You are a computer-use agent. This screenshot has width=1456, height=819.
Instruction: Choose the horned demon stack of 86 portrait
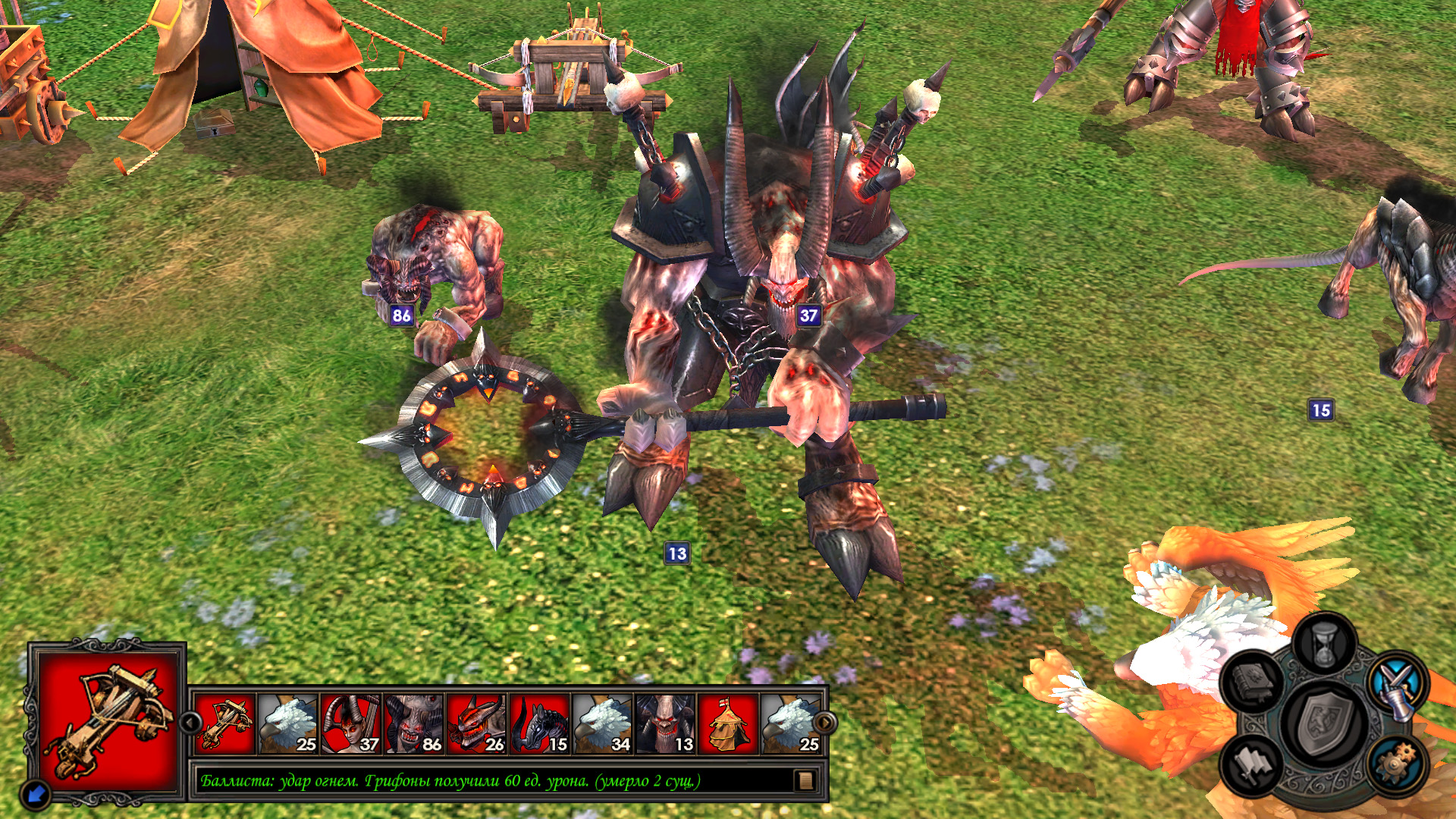click(x=414, y=724)
